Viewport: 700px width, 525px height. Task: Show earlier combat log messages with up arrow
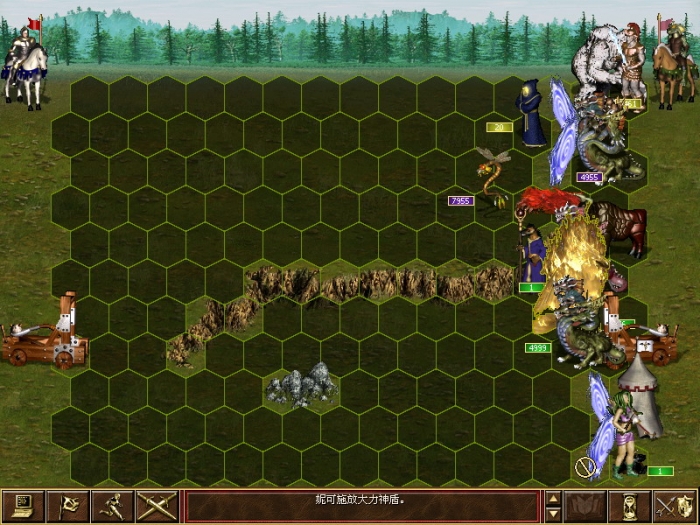[x=553, y=498]
